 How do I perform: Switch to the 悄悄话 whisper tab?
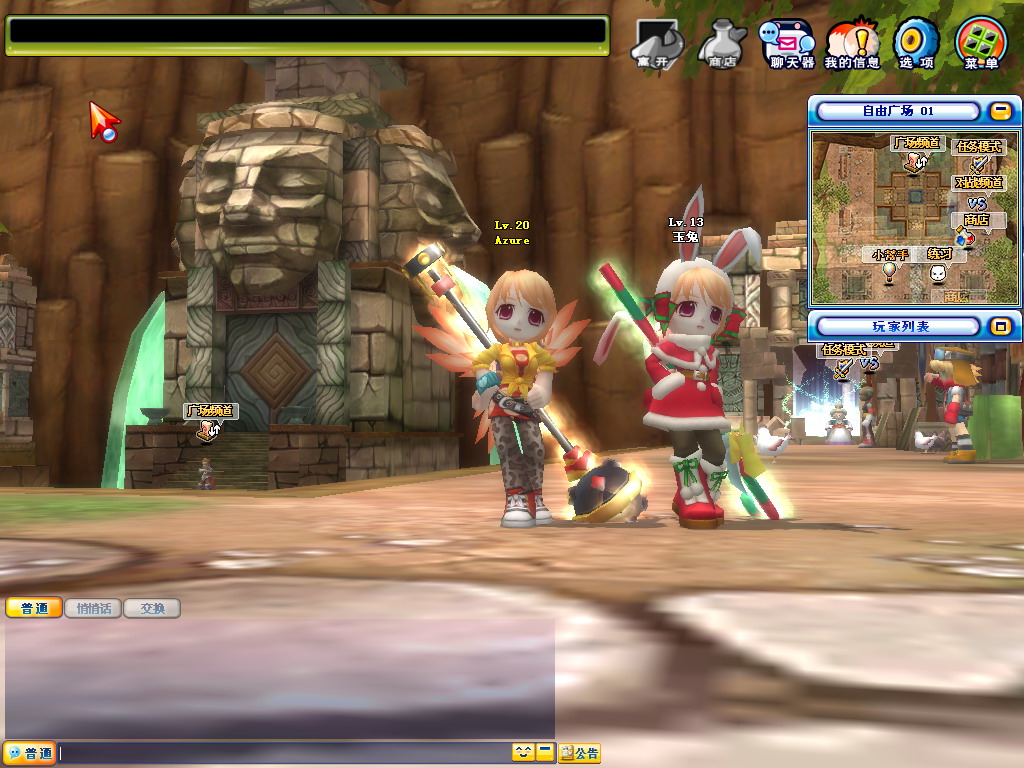coord(93,608)
